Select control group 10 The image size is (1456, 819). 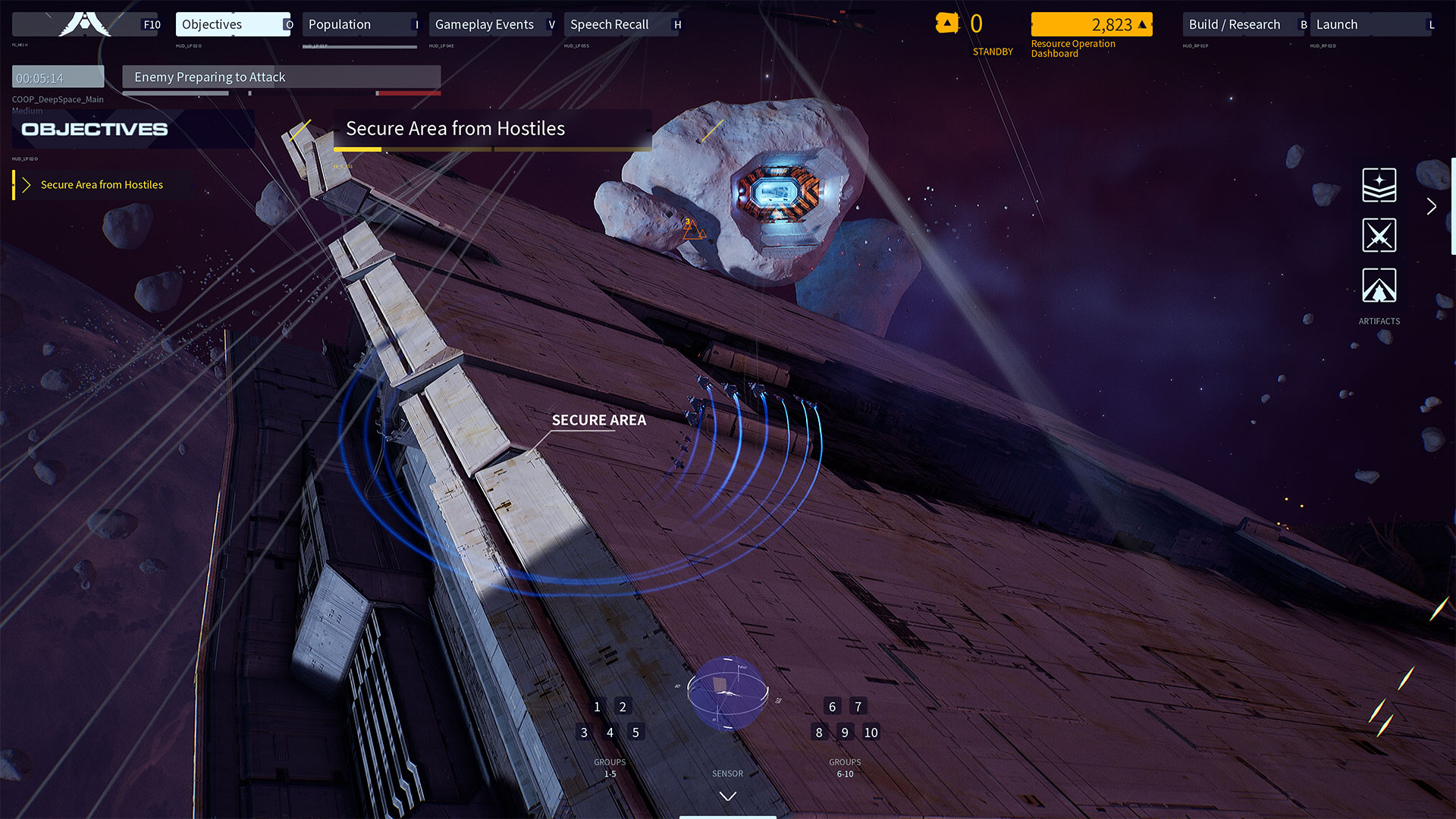click(871, 733)
